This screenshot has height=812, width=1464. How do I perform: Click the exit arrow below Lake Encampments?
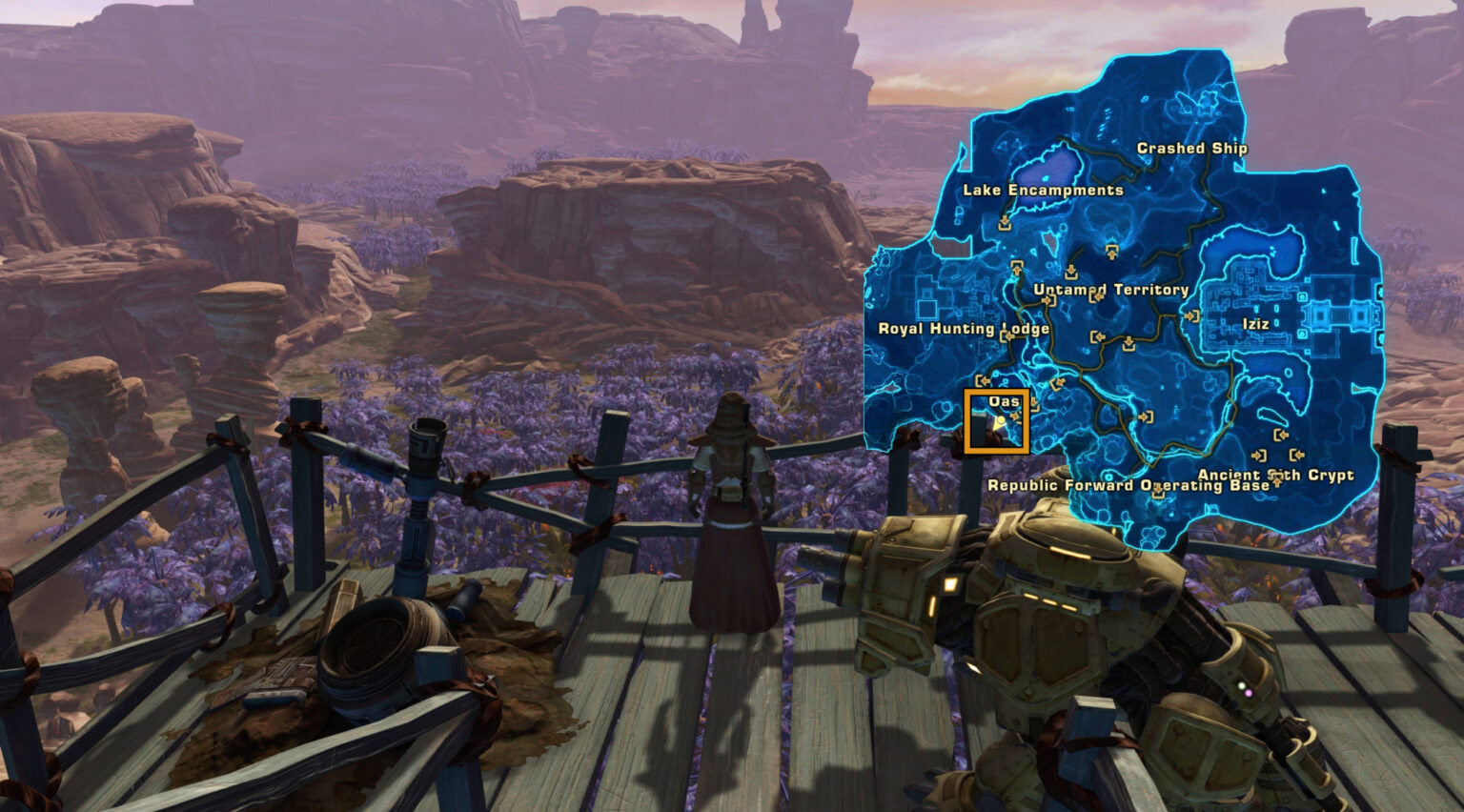tap(1005, 222)
